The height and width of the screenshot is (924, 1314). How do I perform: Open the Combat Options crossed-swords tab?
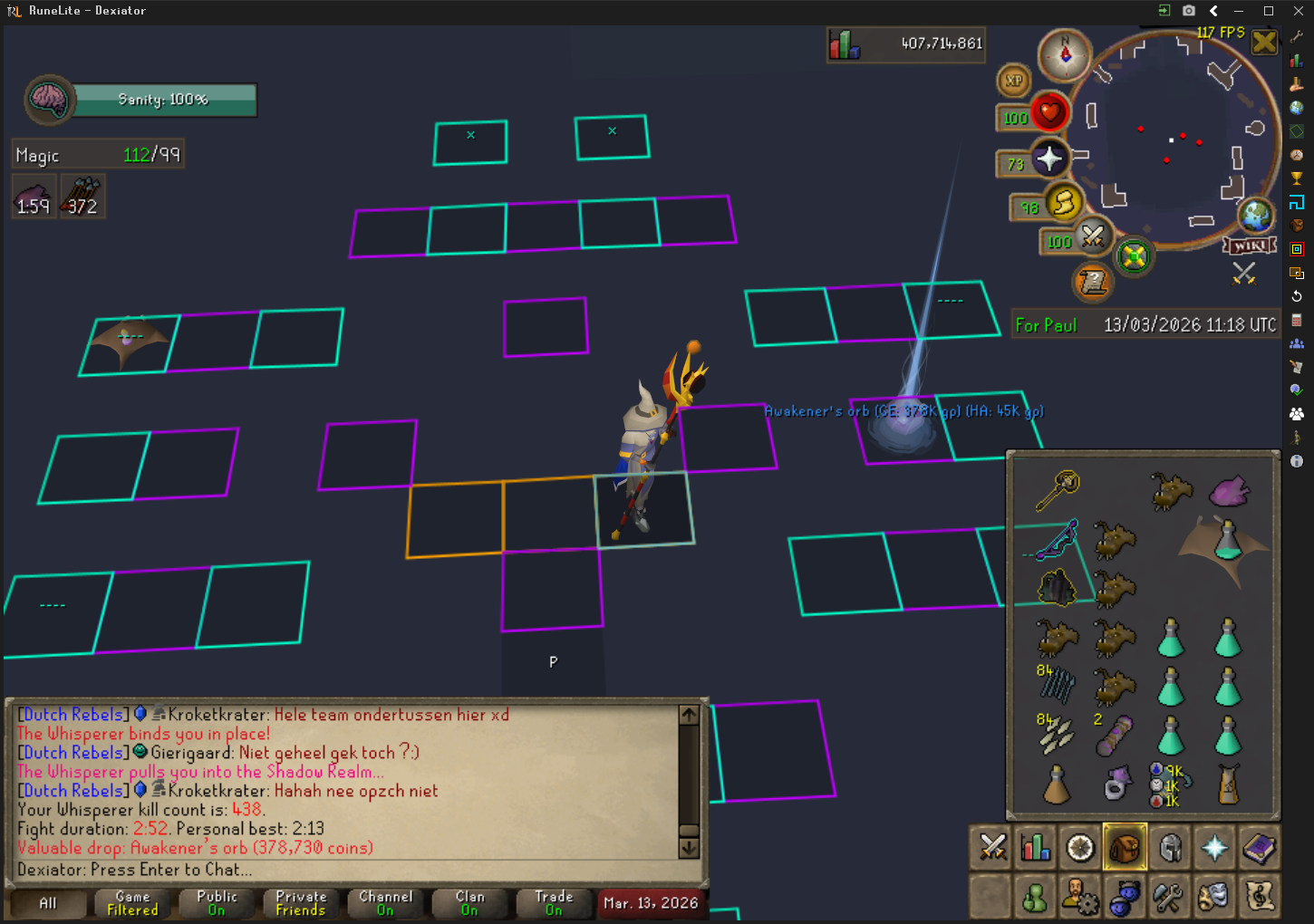(x=992, y=848)
